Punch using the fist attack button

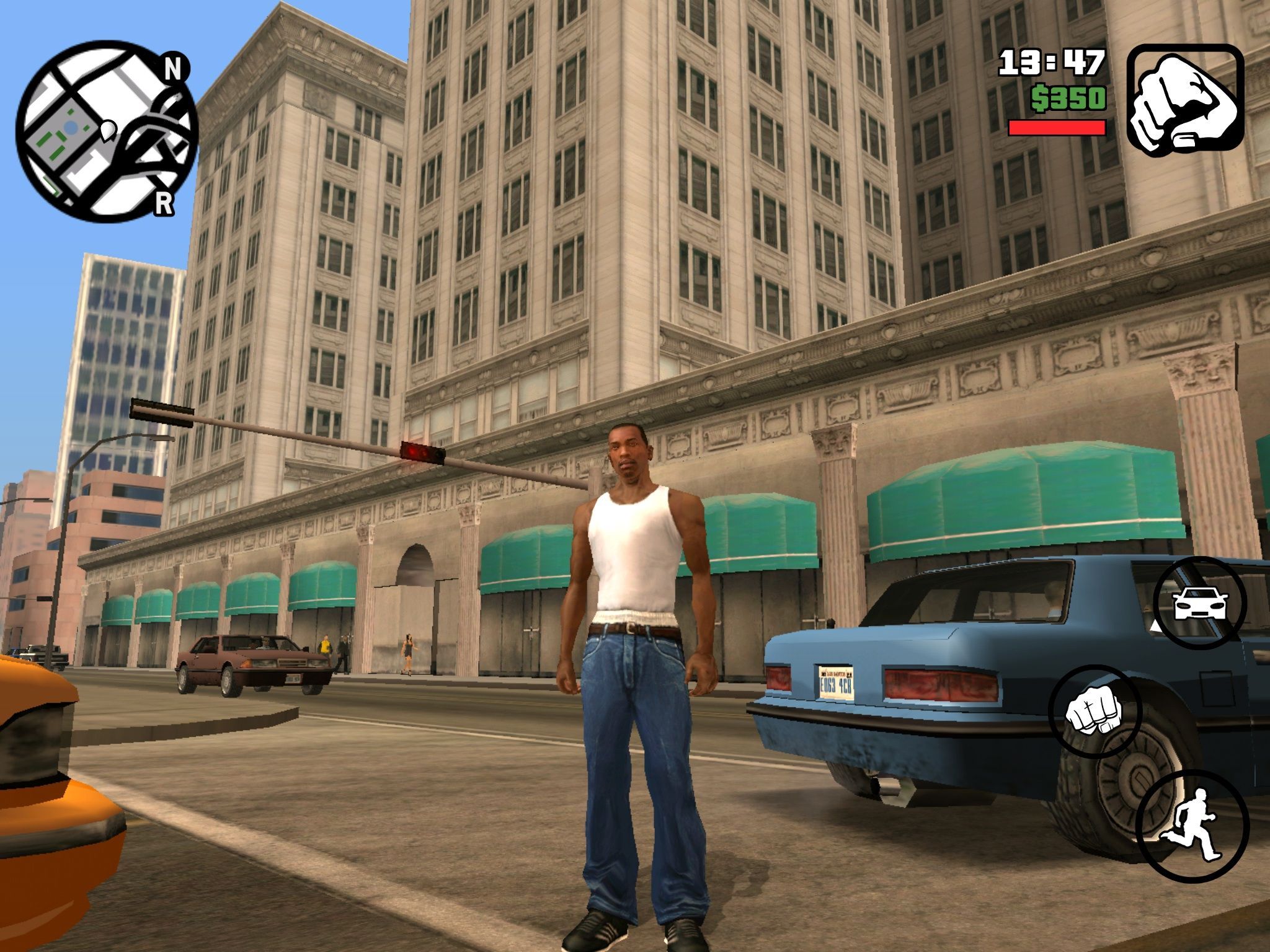click(x=1095, y=711)
